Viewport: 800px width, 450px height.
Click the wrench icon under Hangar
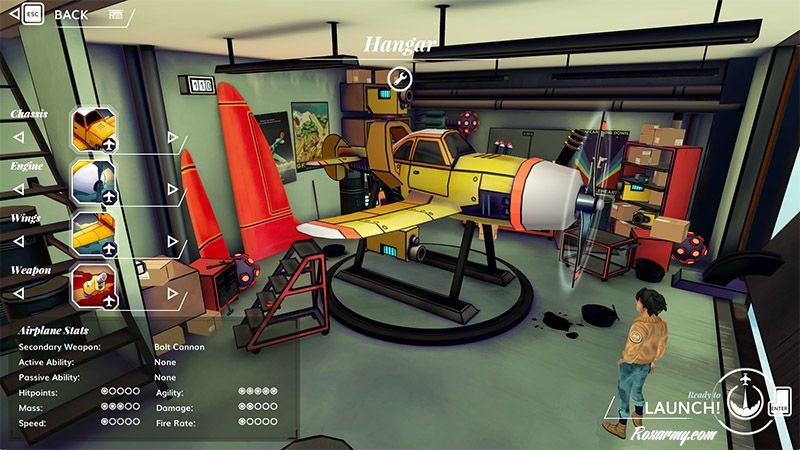coord(398,80)
